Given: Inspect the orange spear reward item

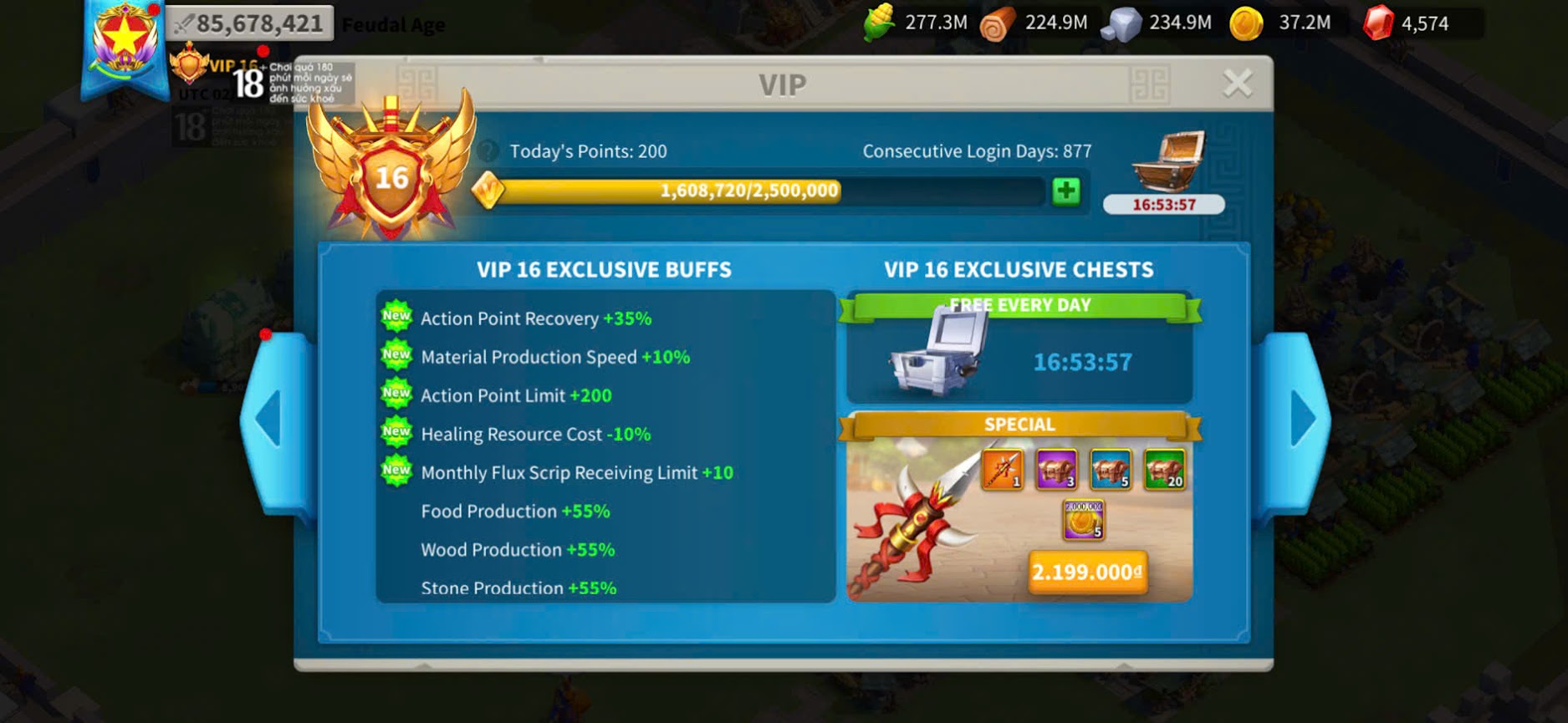Looking at the screenshot, I should tap(1002, 469).
